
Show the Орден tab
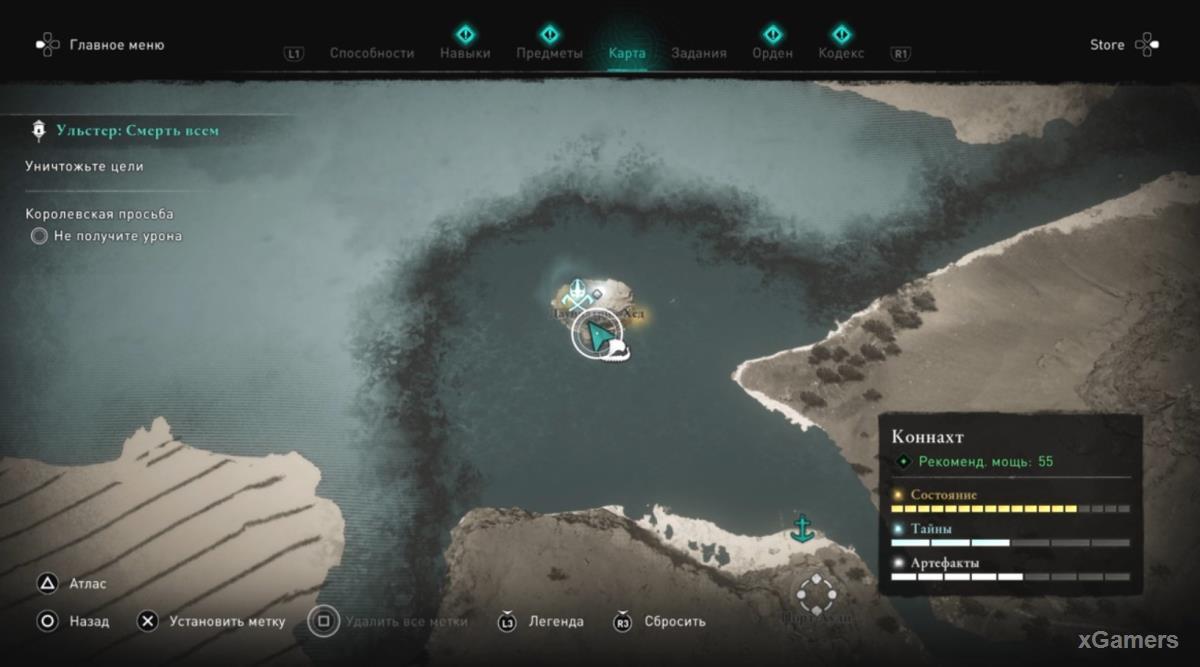tap(772, 53)
